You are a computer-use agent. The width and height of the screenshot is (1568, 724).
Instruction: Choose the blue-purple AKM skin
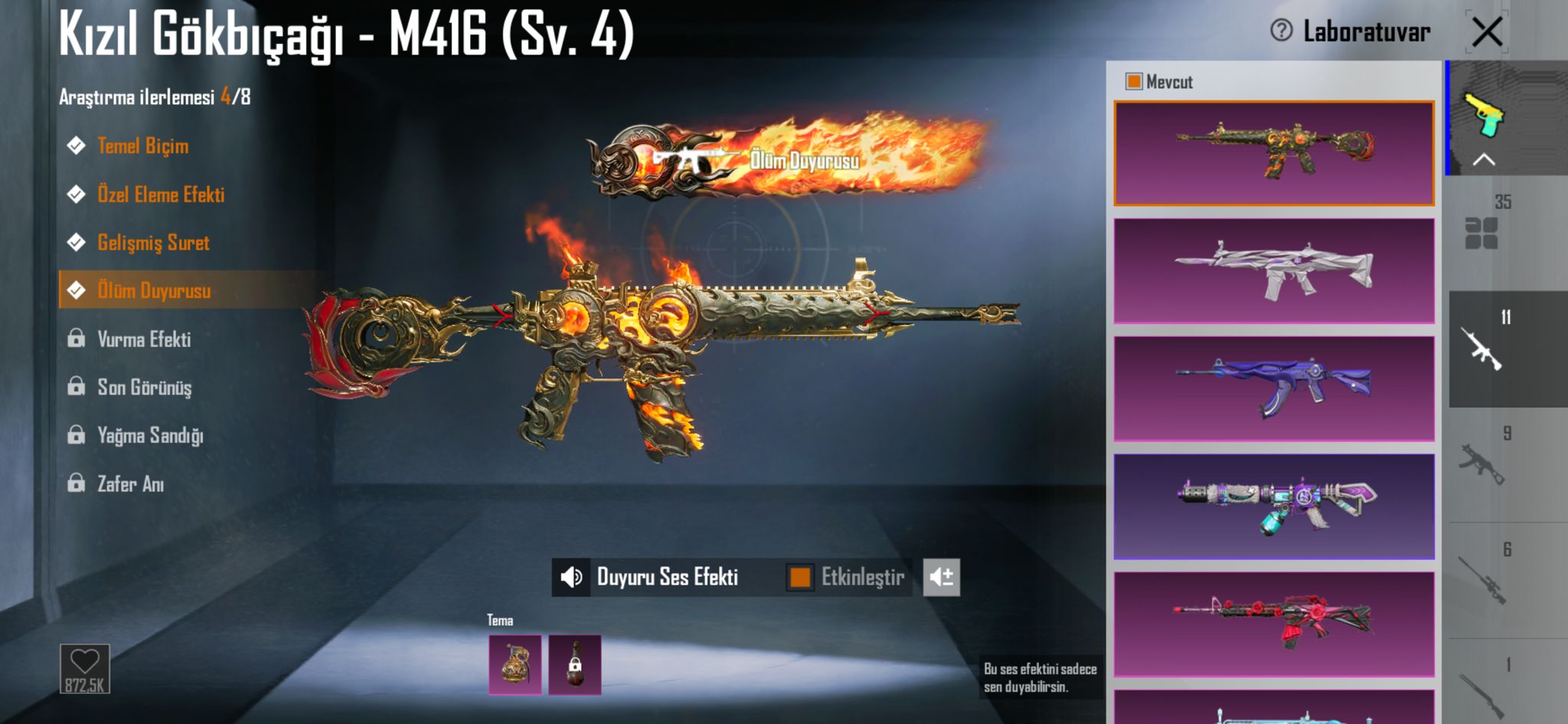[x=1273, y=388]
